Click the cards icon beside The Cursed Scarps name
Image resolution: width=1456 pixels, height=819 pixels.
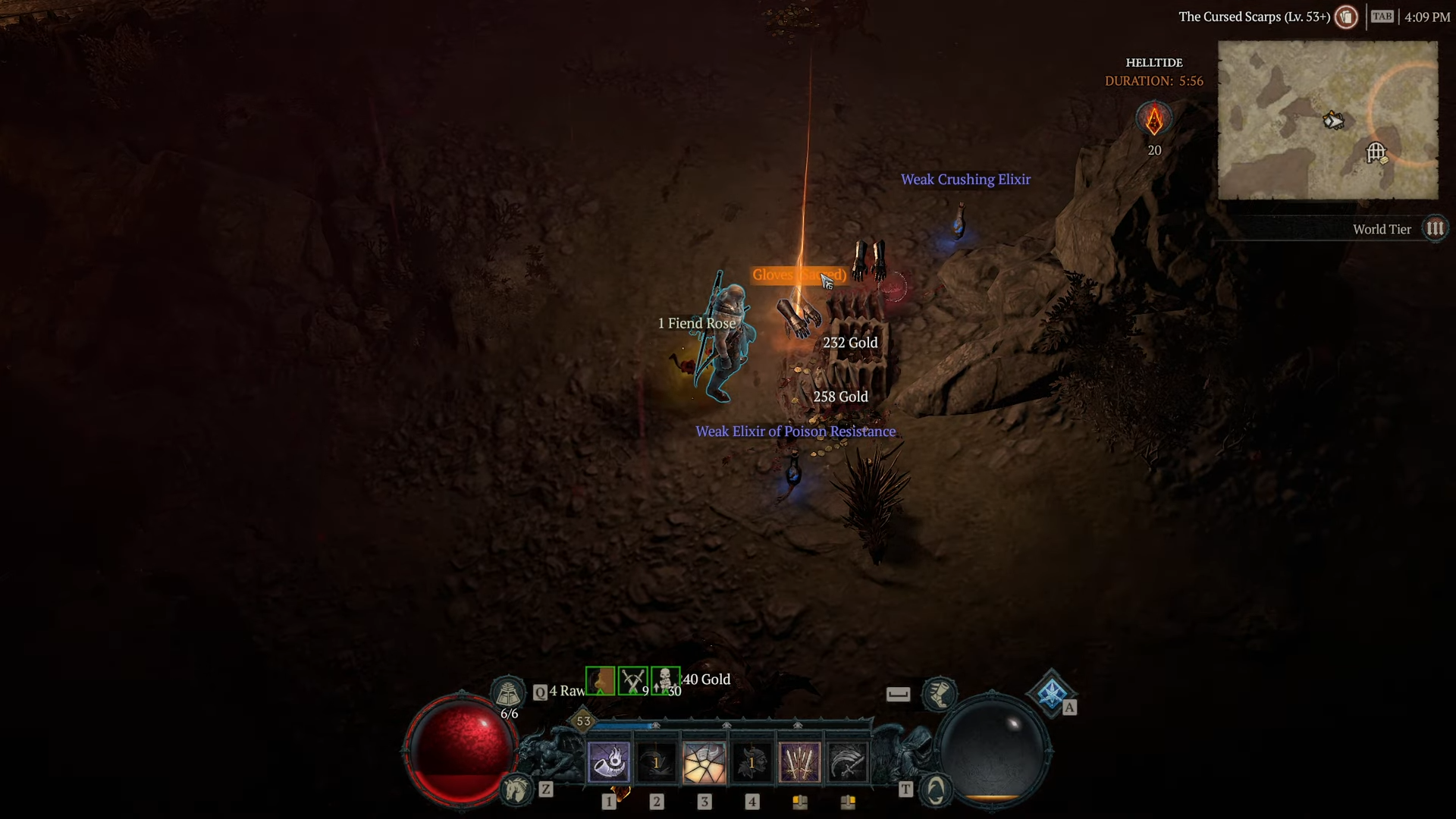(1346, 17)
